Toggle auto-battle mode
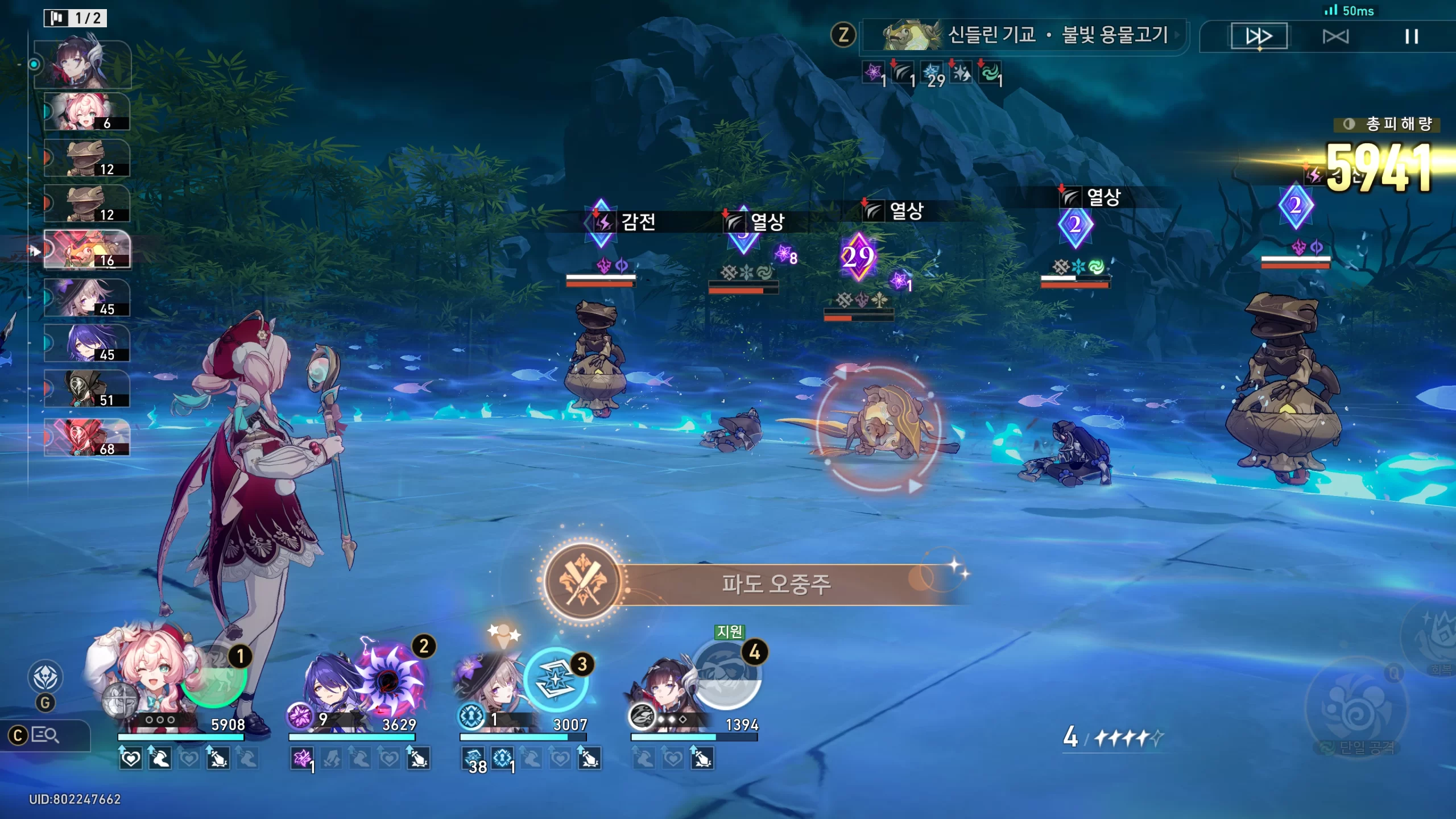Viewport: 1456px width, 819px height. click(1335, 37)
